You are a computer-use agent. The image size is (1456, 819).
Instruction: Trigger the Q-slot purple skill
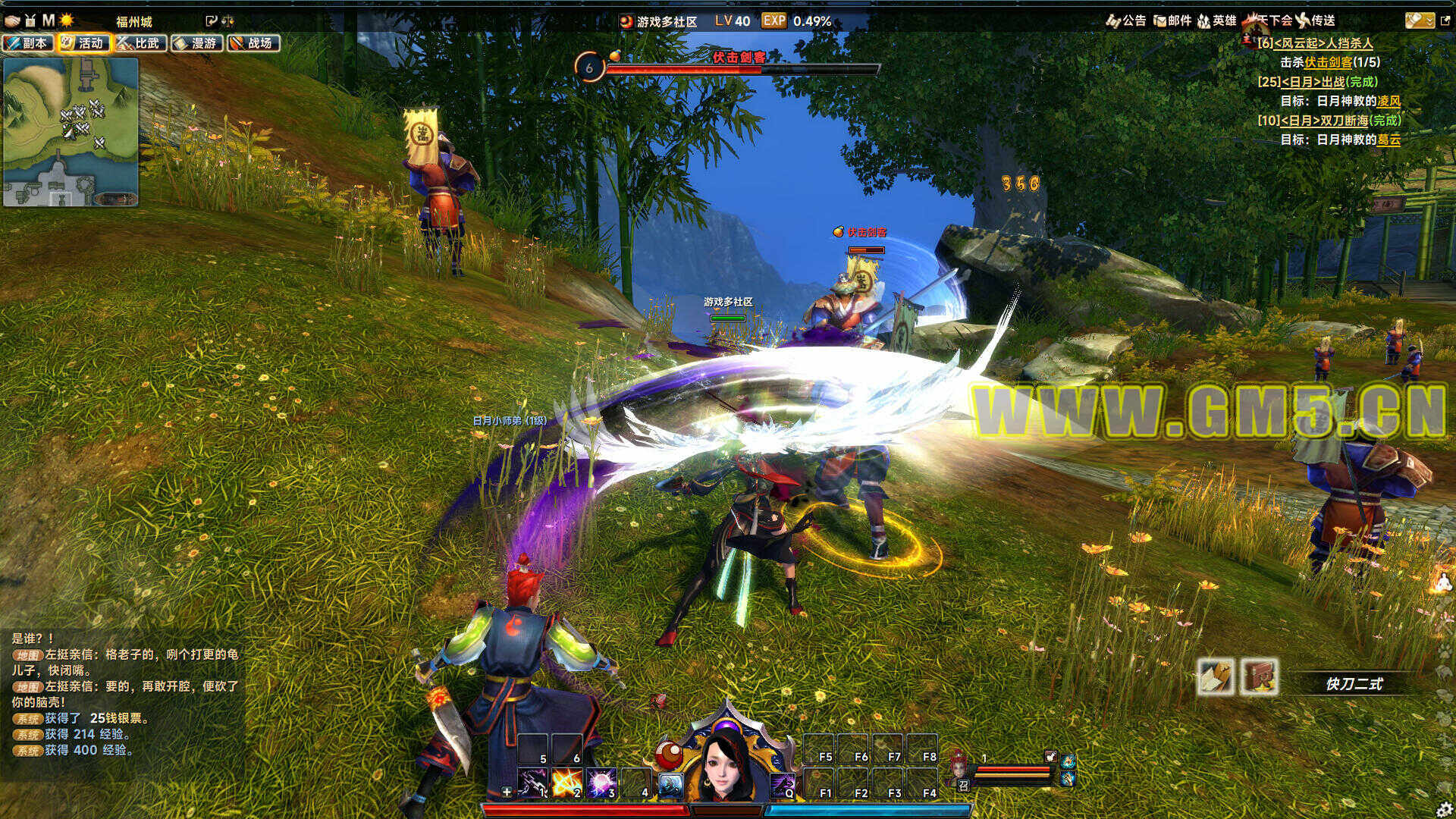(783, 785)
